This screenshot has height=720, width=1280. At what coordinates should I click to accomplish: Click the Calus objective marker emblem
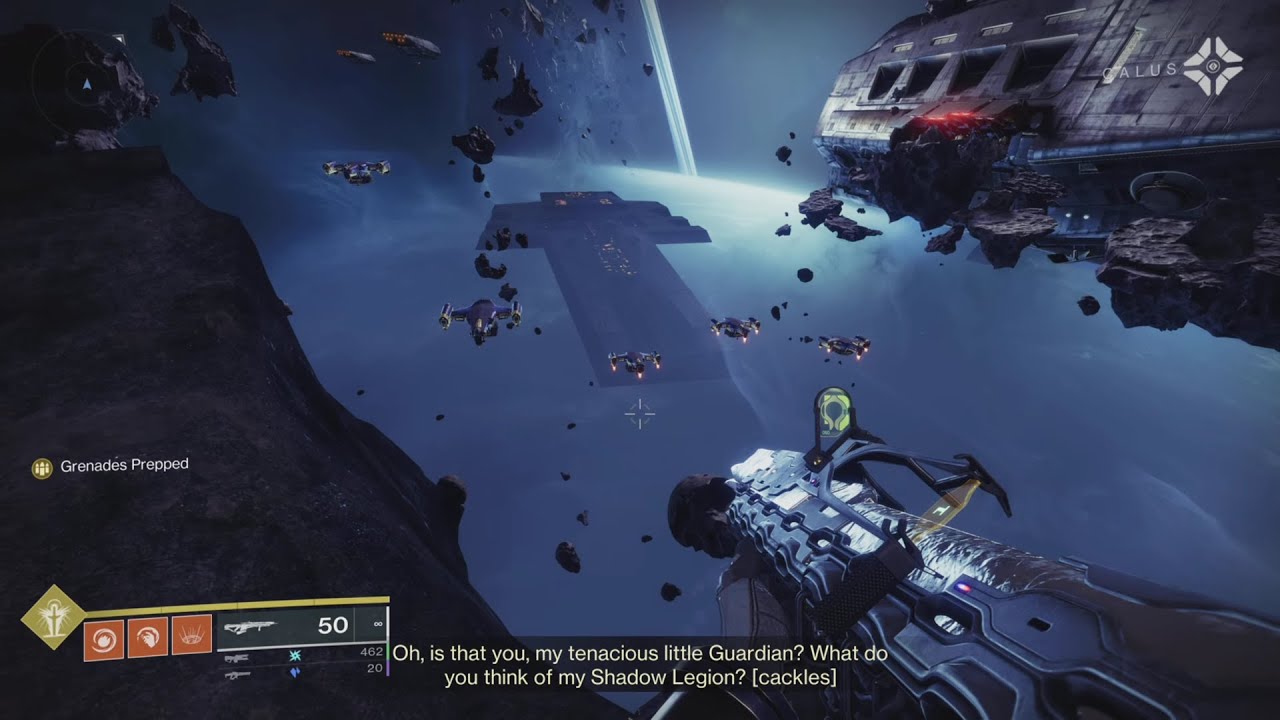(1212, 67)
